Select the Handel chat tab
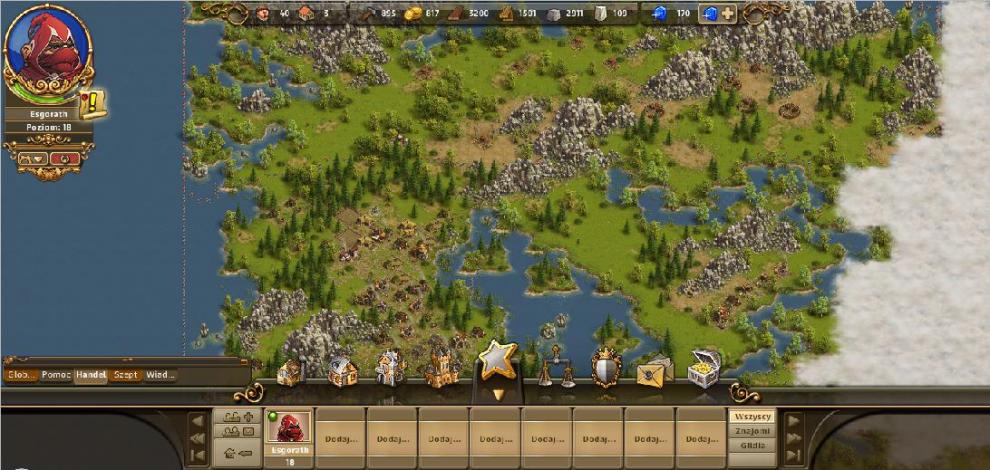Viewport: 990px width, 470px height. click(91, 375)
